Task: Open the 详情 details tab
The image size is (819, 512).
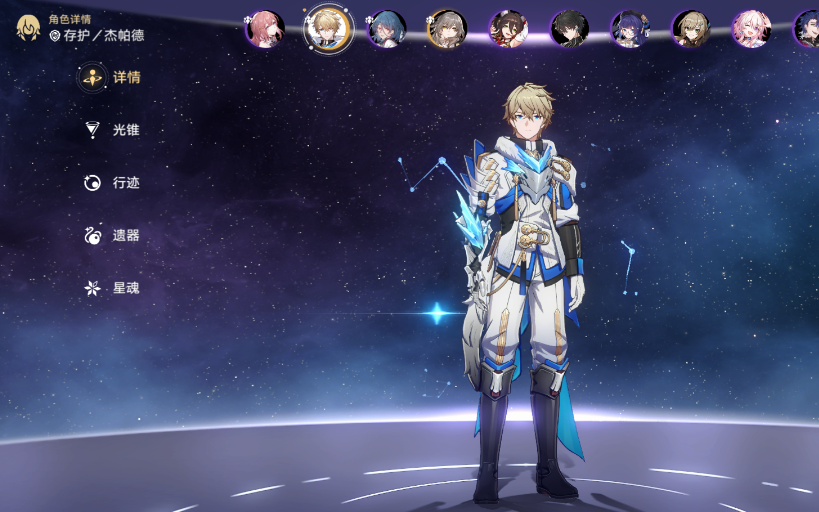Action: click(112, 78)
